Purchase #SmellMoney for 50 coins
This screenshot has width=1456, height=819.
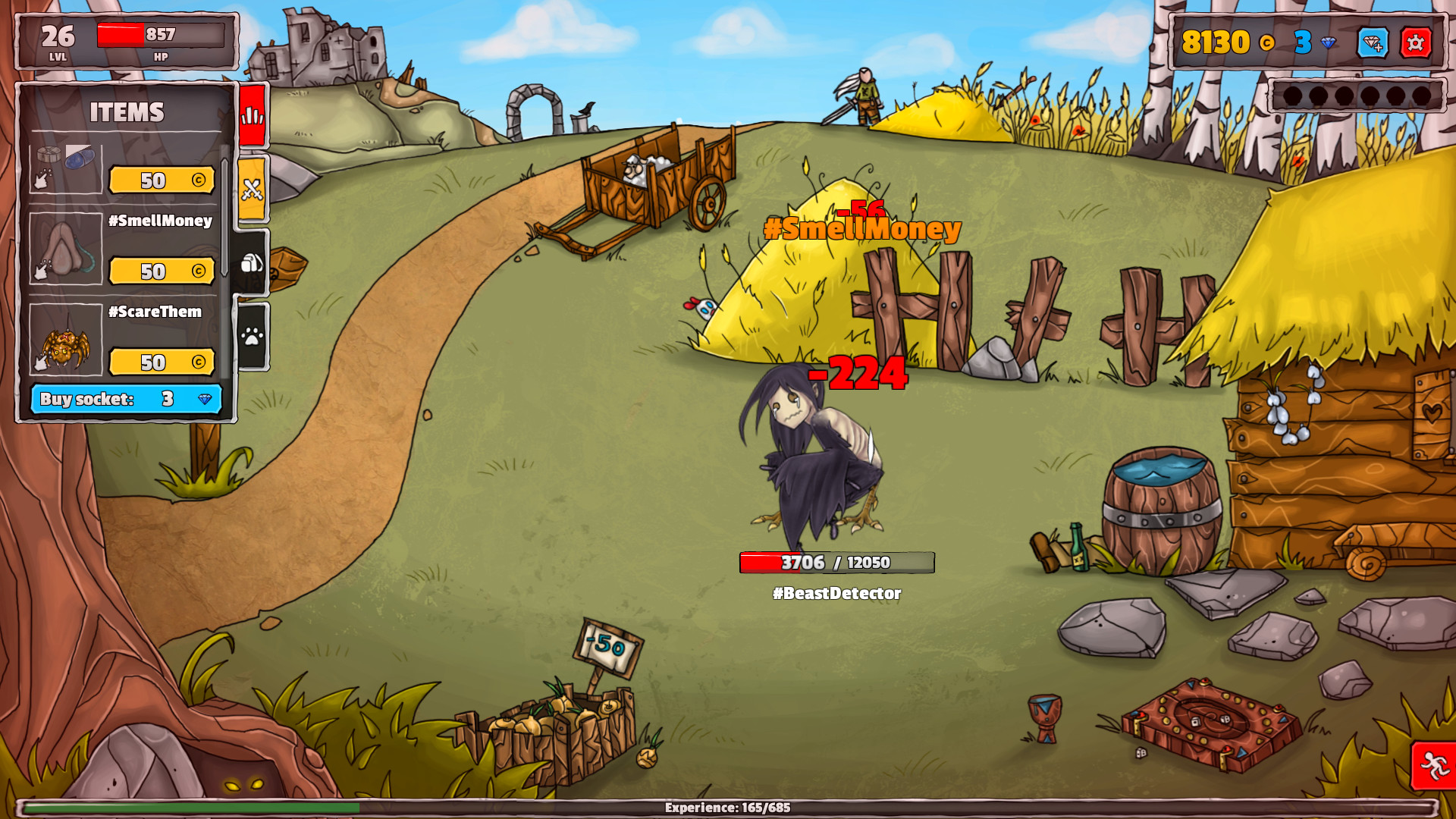click(x=161, y=270)
